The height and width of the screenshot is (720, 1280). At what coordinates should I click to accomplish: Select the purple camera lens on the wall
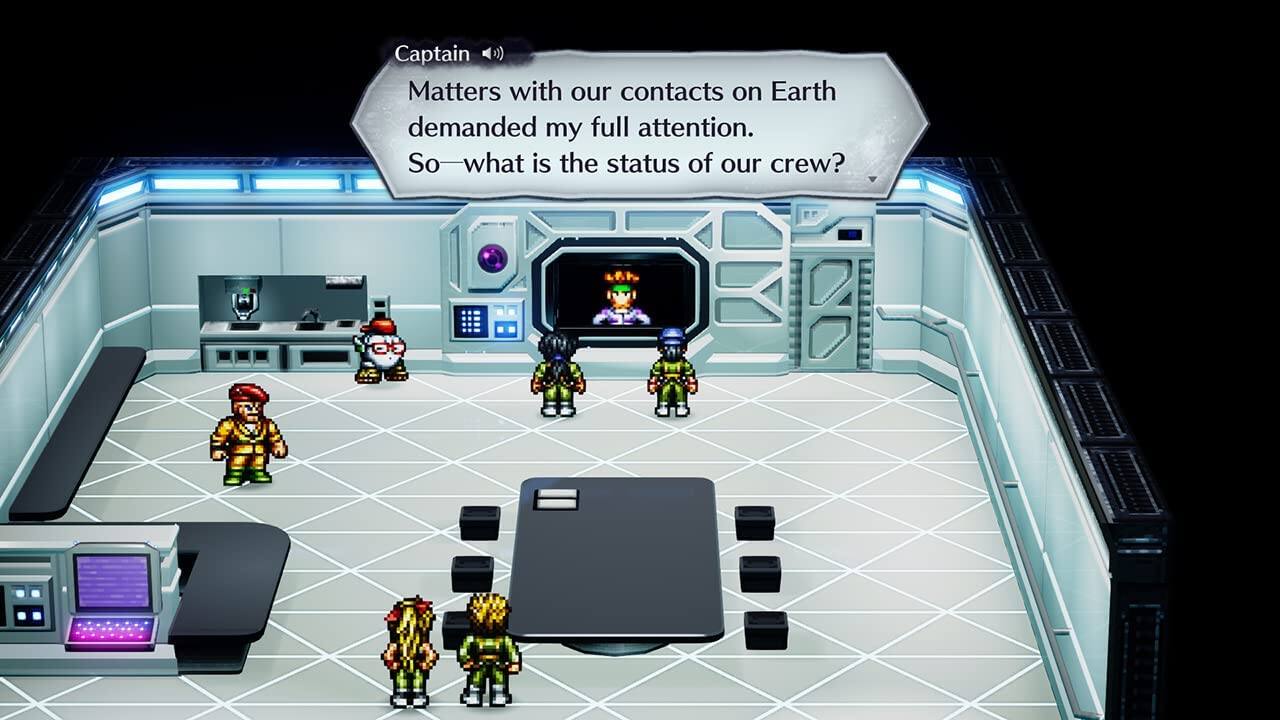point(491,256)
